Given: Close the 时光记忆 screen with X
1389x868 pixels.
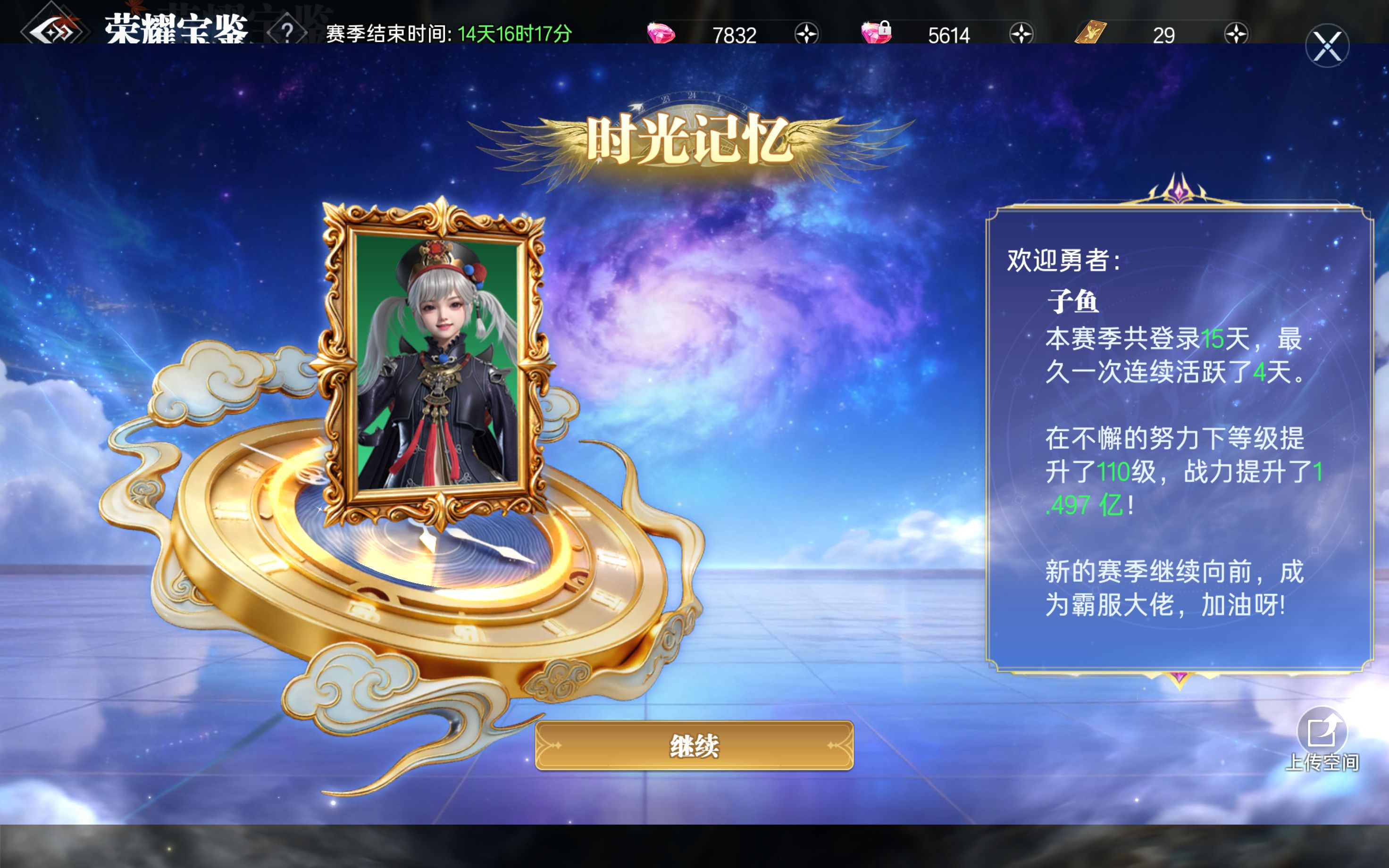Looking at the screenshot, I should (1327, 46).
